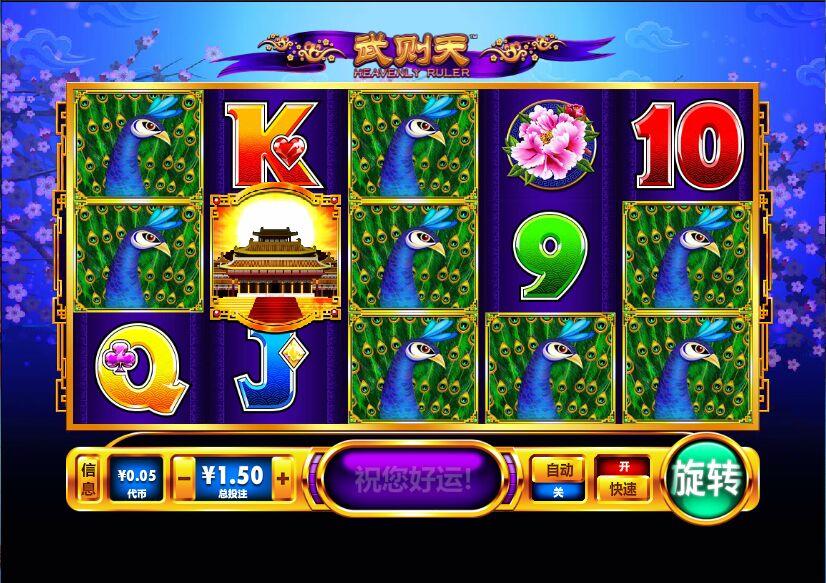Open the 信息 info panel

point(88,479)
